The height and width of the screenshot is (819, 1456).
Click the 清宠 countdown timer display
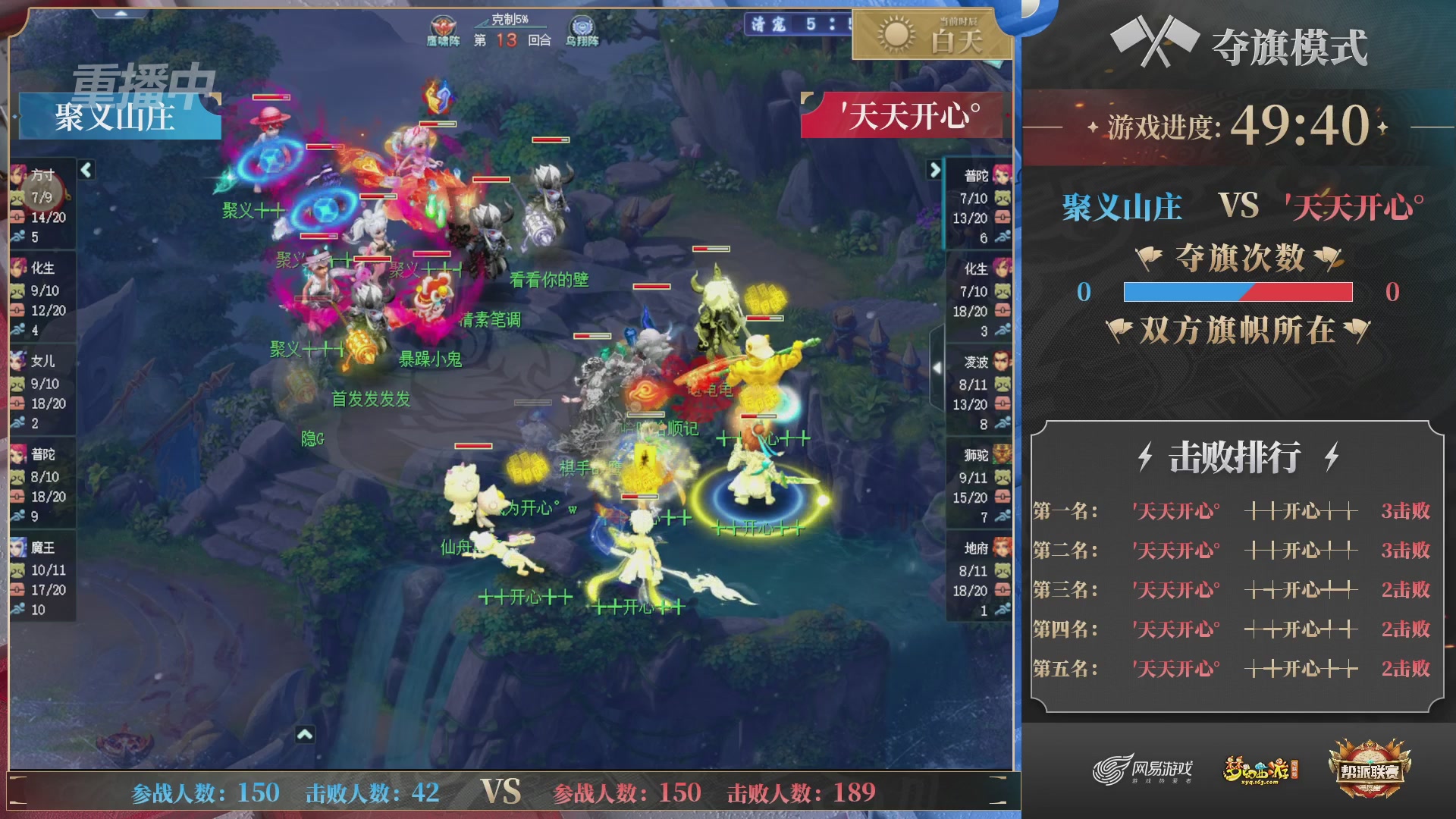pyautogui.click(x=789, y=24)
